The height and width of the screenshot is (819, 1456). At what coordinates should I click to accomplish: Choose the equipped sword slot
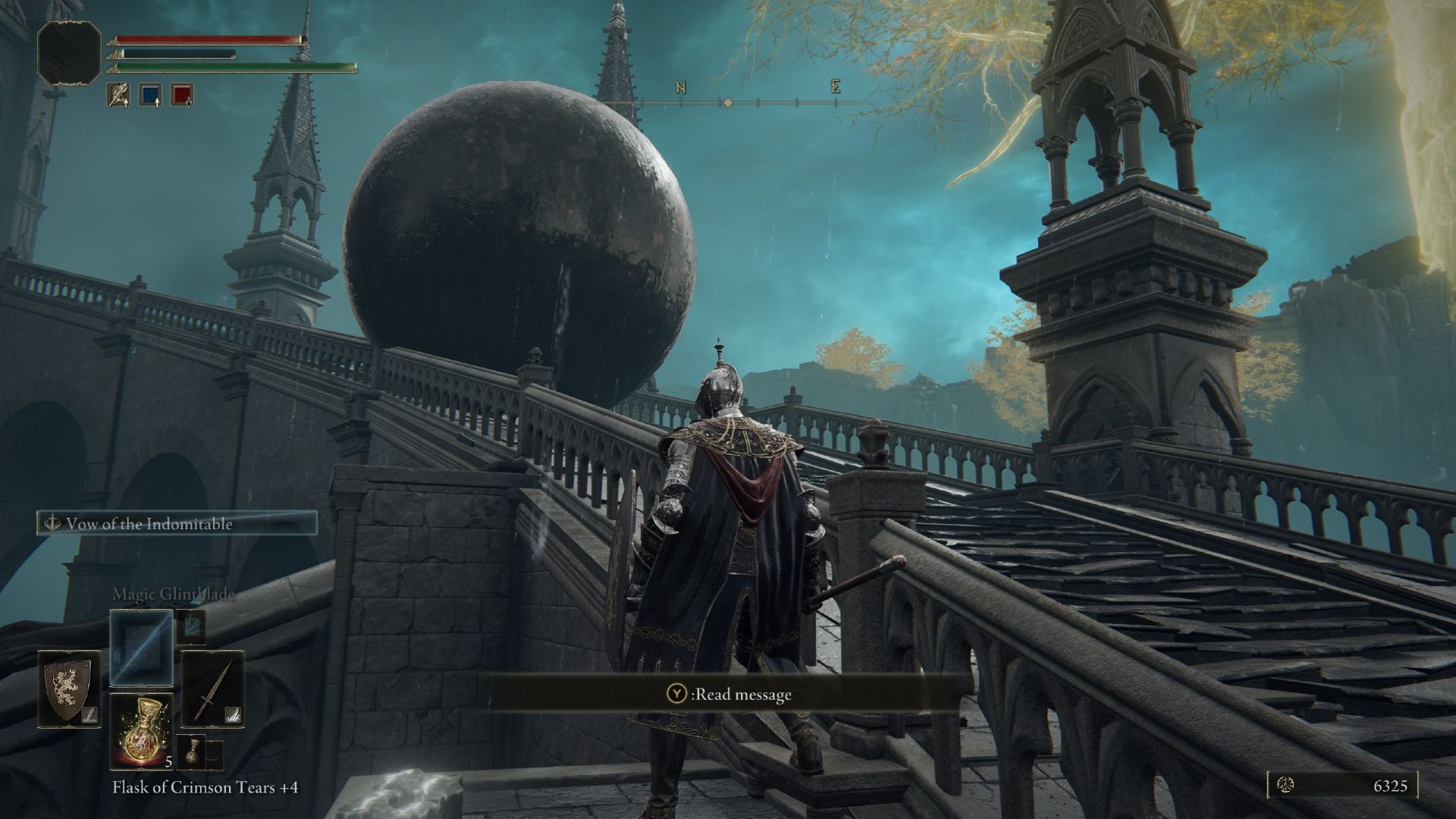coord(213,689)
